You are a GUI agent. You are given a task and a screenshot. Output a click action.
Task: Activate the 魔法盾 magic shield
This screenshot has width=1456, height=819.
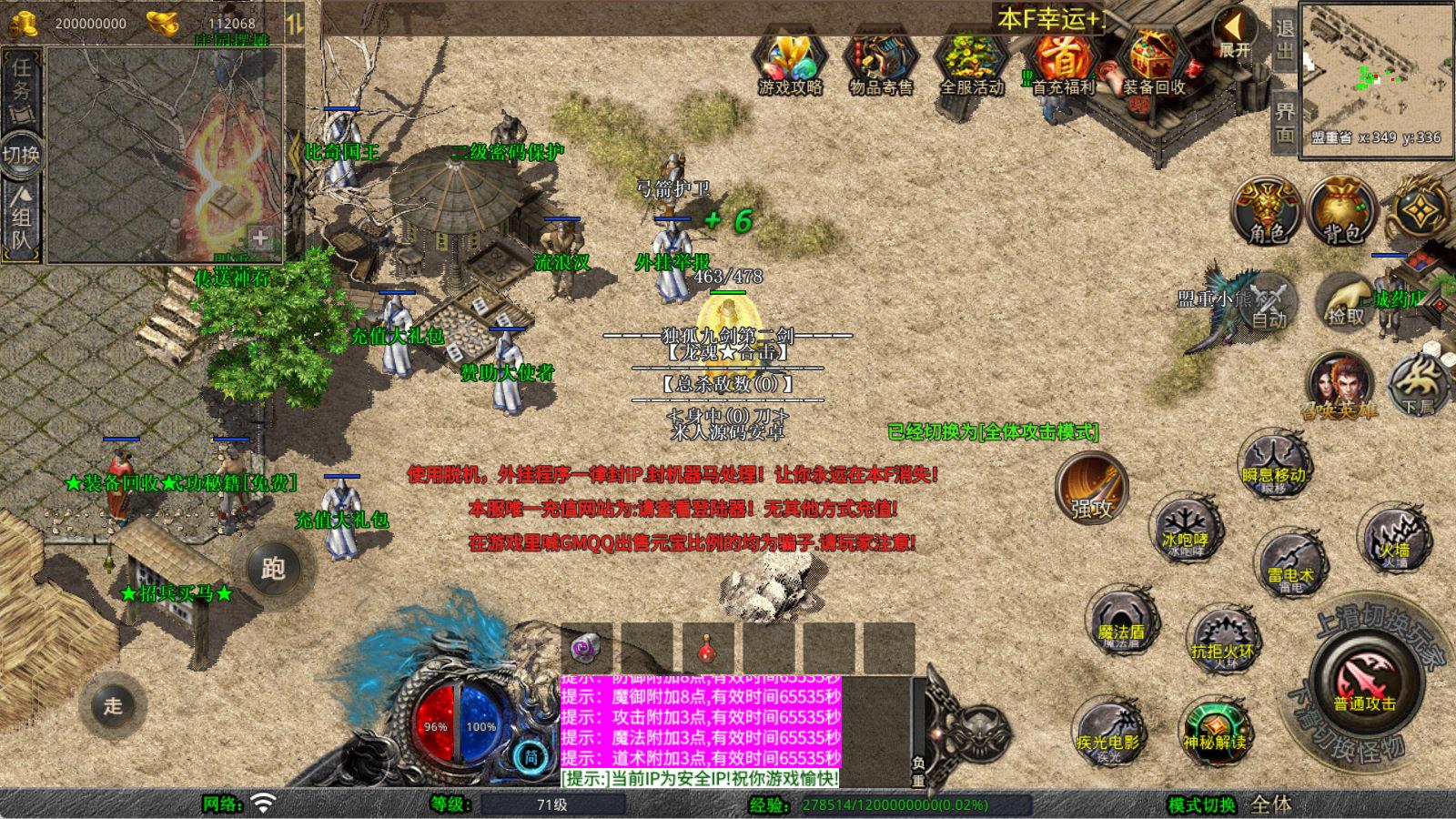click(x=1121, y=622)
